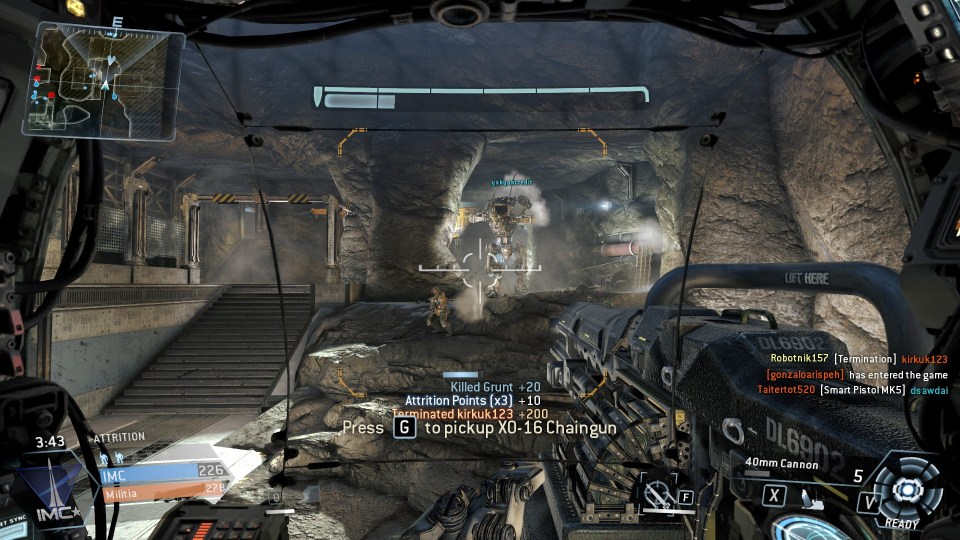
Task: Click the friendly Titan icons above IMC
Action: (x=112, y=455)
